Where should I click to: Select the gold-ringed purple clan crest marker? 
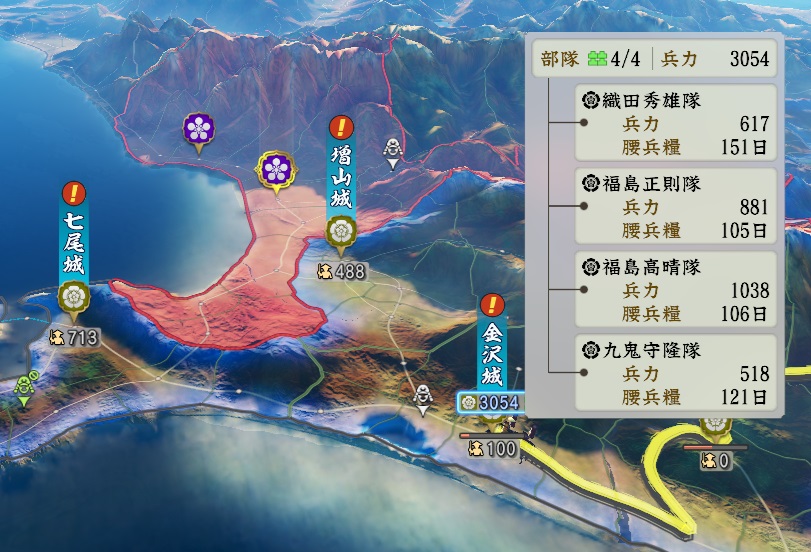[275, 168]
